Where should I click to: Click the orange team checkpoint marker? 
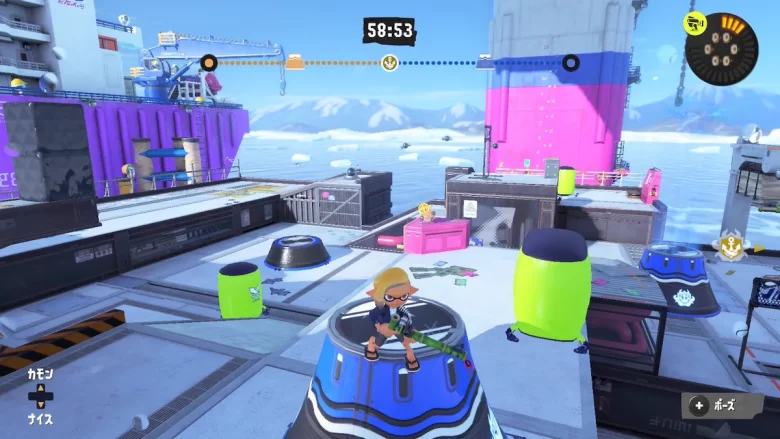(295, 62)
